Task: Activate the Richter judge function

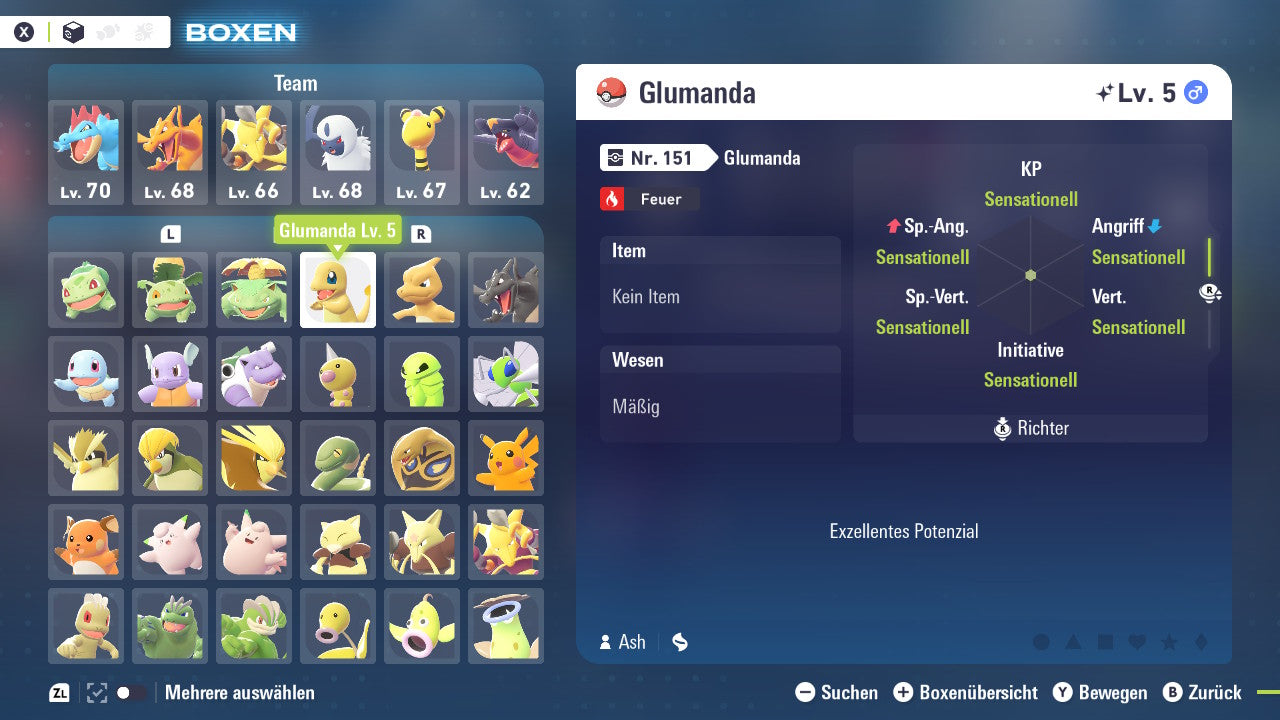Action: [x=1031, y=428]
